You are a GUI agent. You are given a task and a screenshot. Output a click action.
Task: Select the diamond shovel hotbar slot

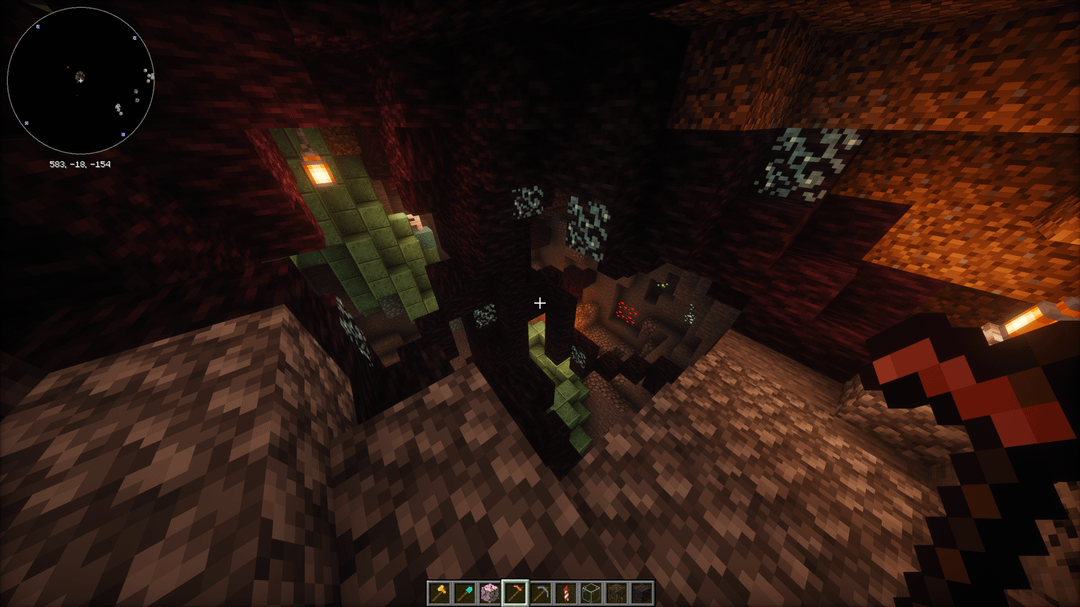465,593
